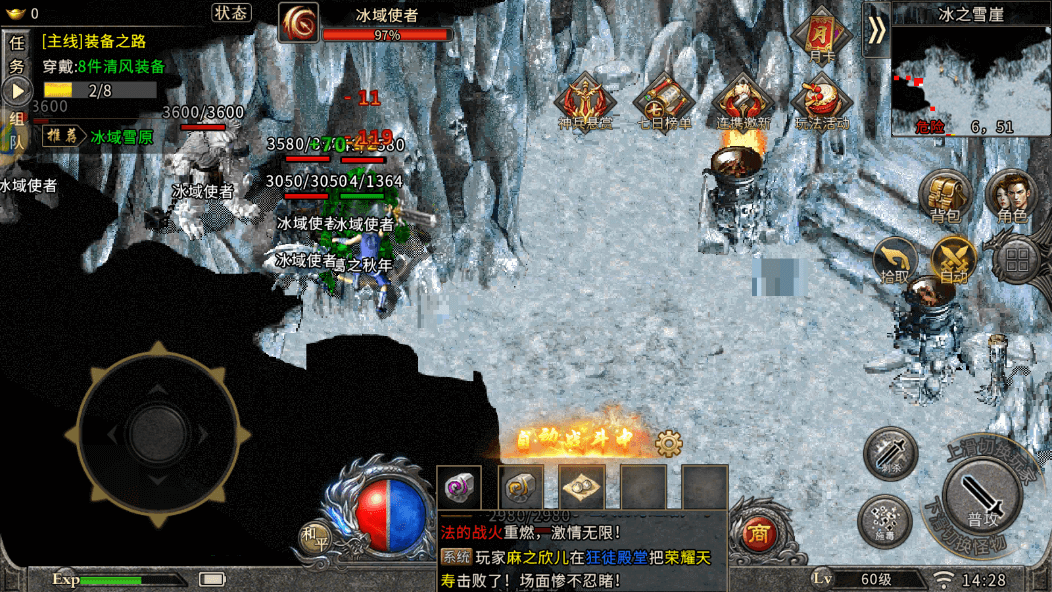Viewport: 1052px width, 592px height.
Task: Tap the 拾取 pickup button
Action: [x=894, y=260]
